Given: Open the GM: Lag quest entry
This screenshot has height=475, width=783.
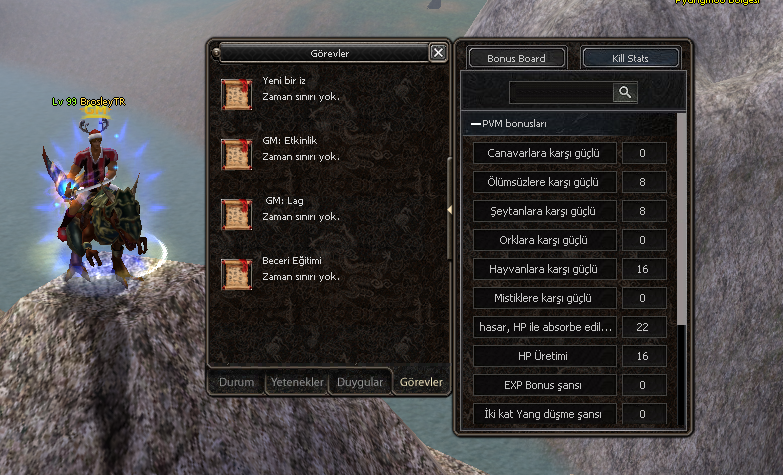Looking at the screenshot, I should tap(237, 214).
